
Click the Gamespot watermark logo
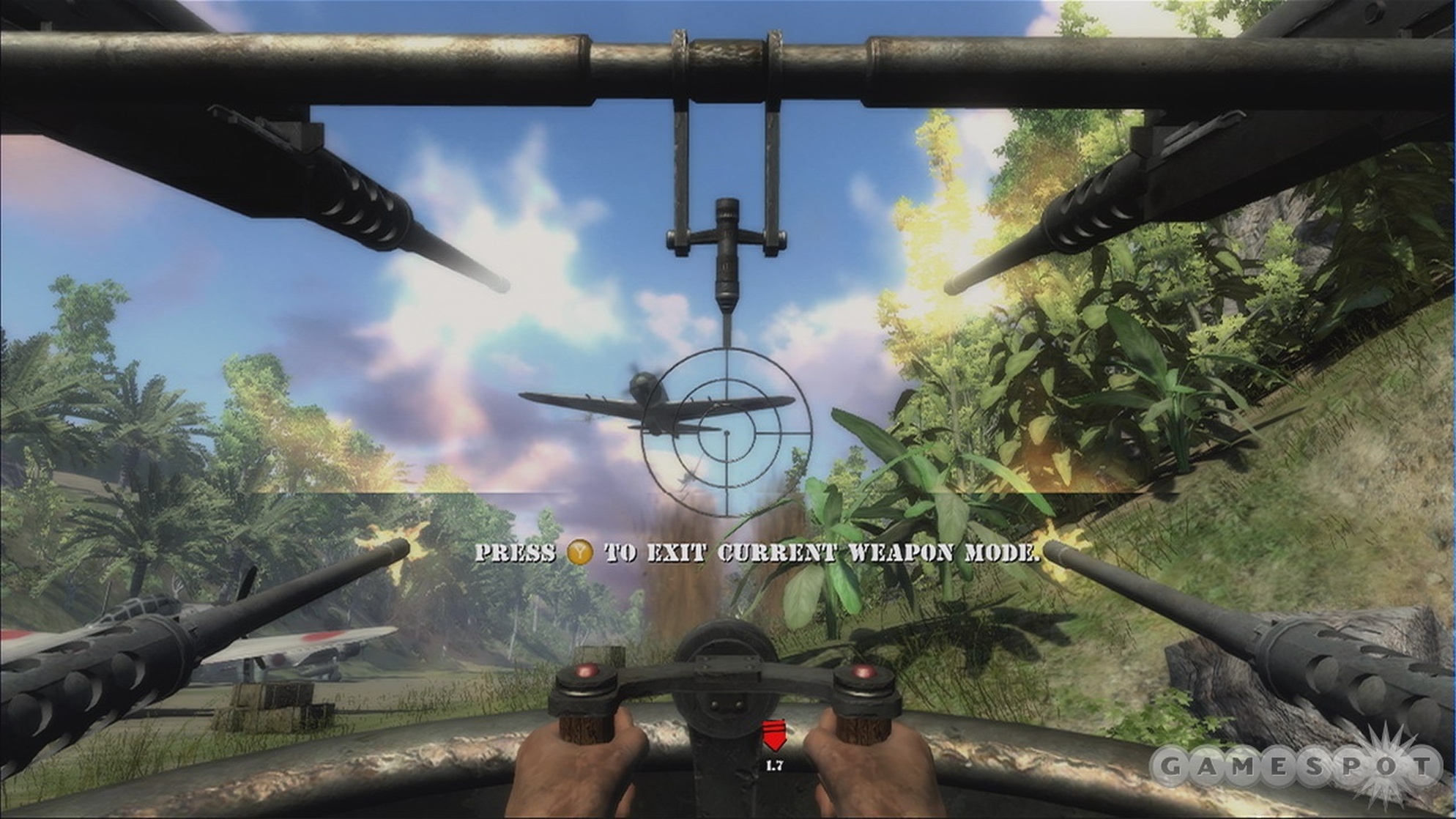1296,767
